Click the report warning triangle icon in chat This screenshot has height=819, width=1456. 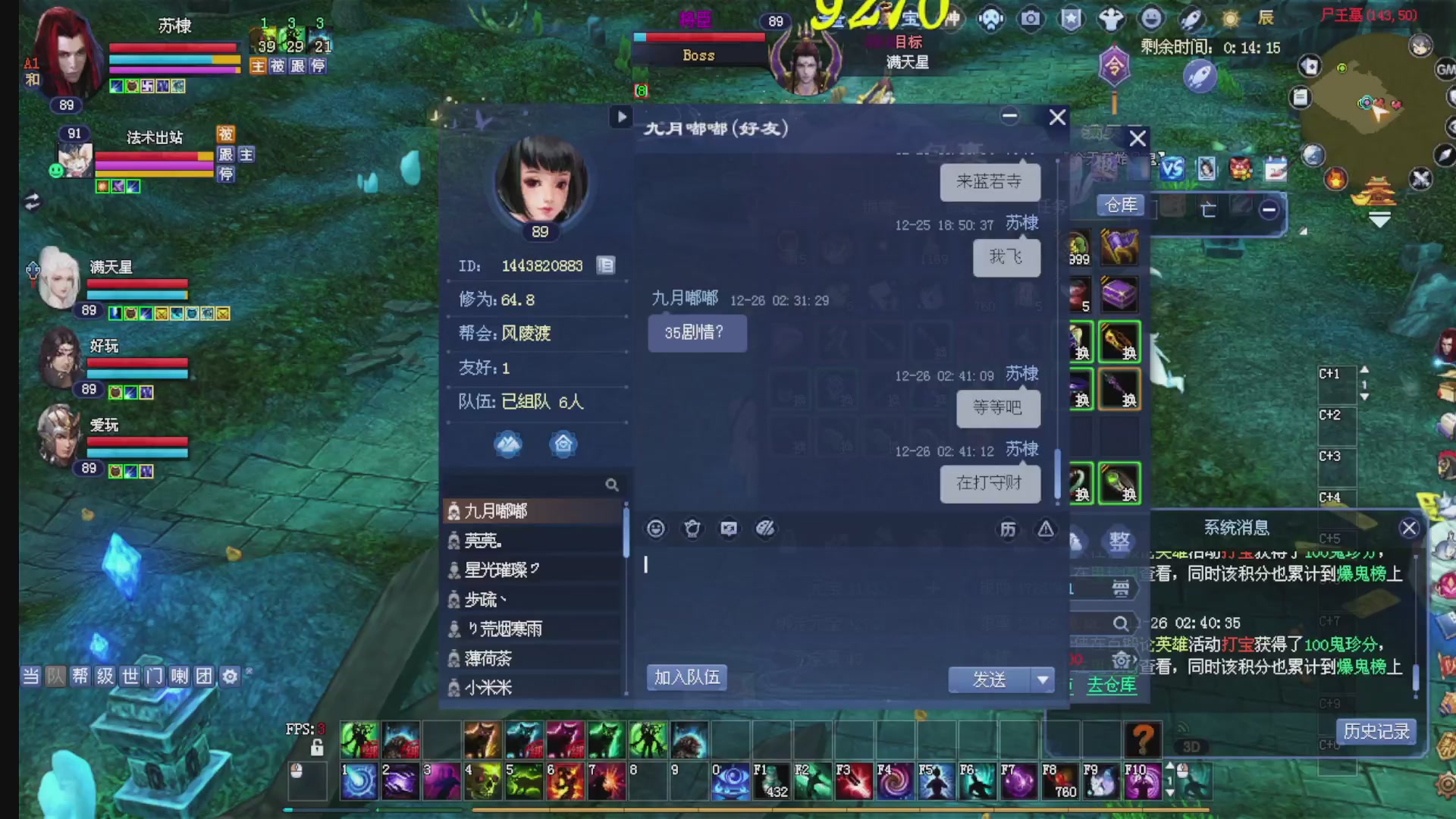pyautogui.click(x=1046, y=529)
